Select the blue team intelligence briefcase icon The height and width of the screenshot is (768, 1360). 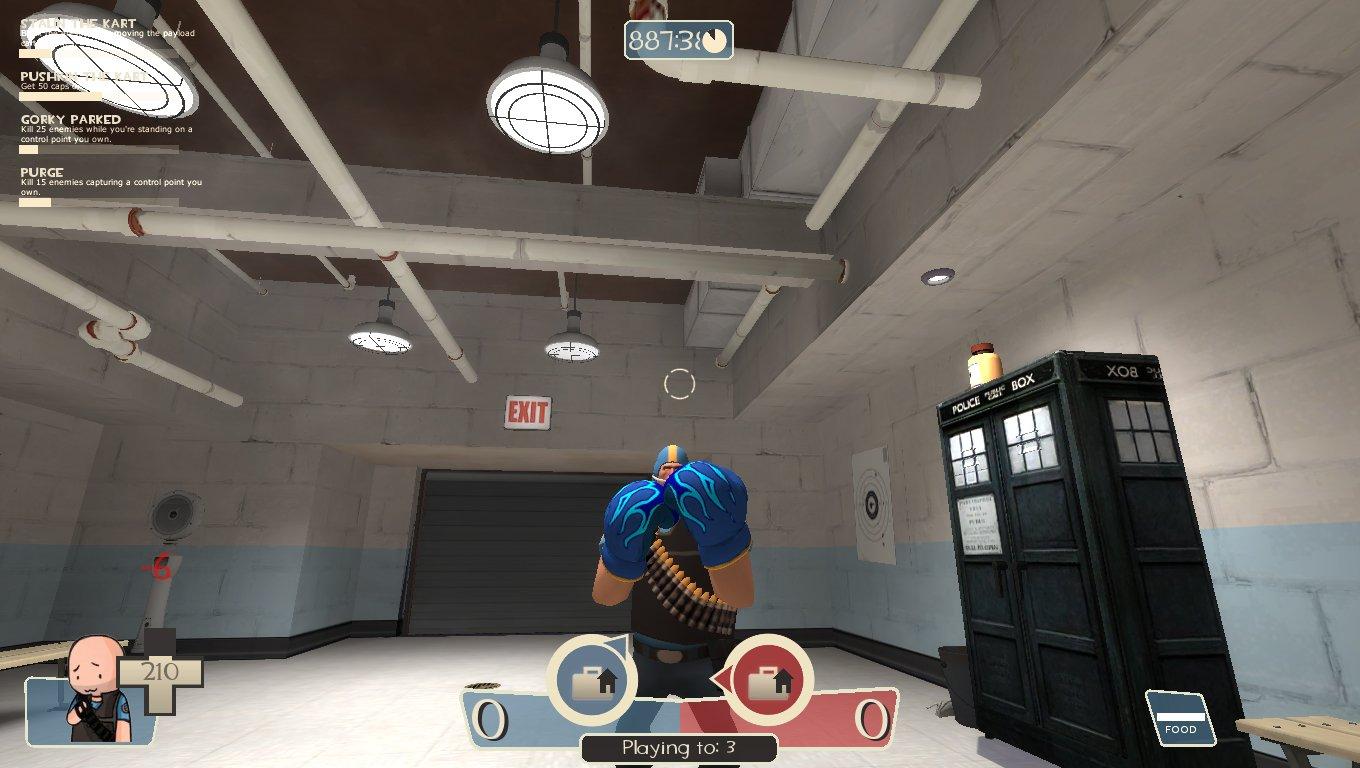click(x=591, y=681)
